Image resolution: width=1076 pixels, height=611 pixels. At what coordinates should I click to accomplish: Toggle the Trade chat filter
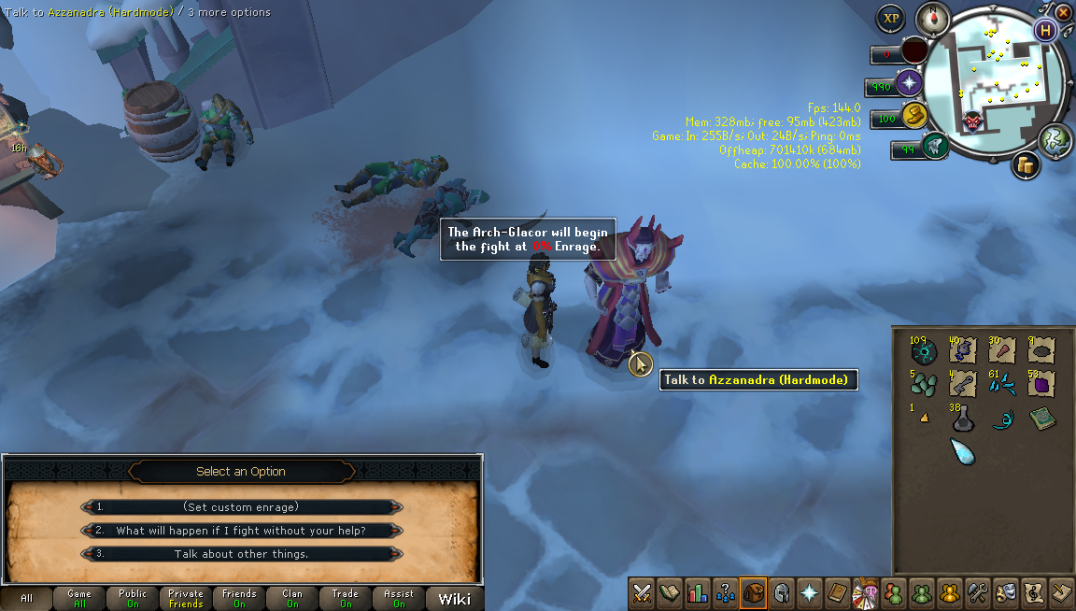pos(345,598)
